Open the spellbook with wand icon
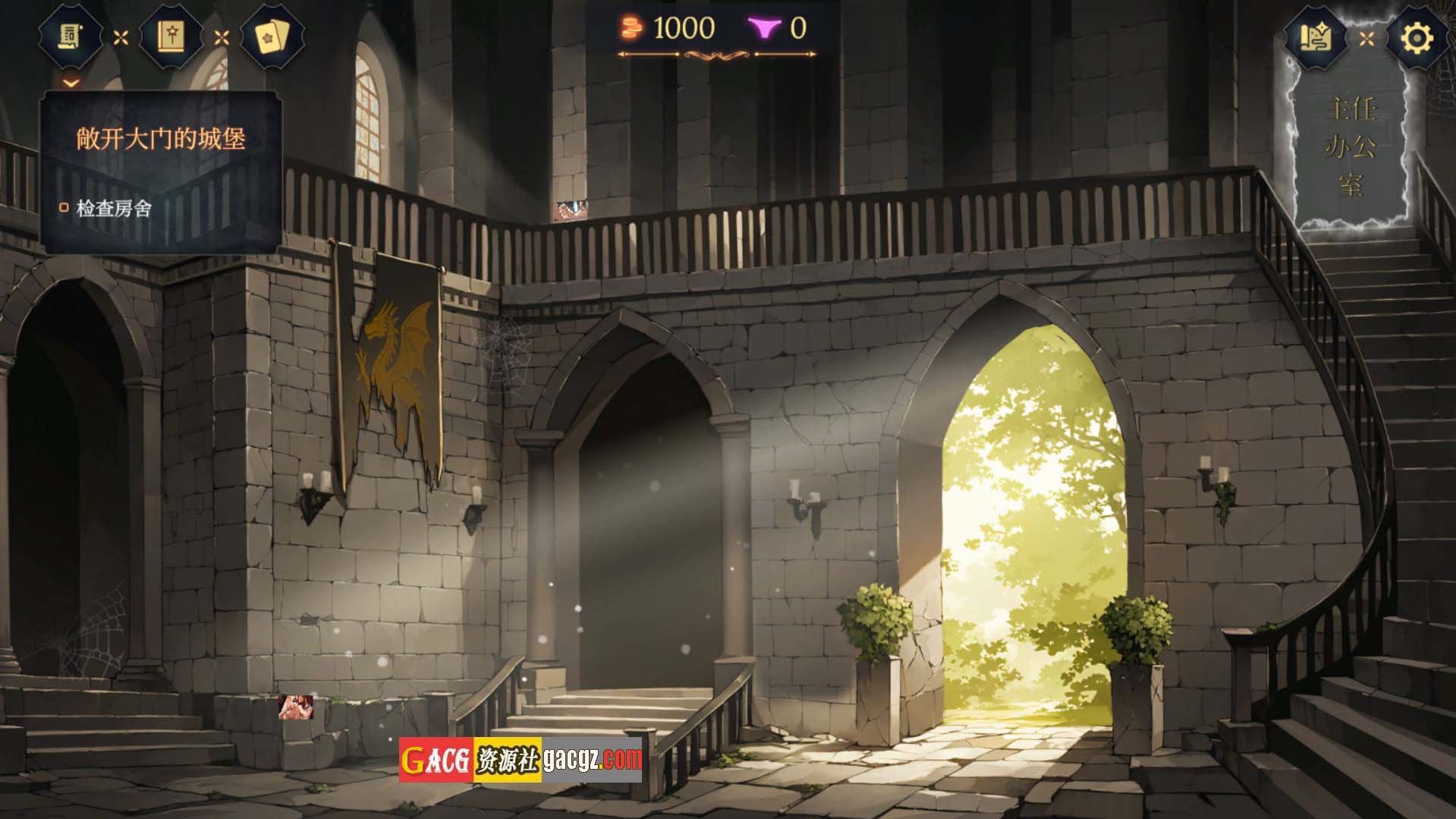Image resolution: width=1456 pixels, height=819 pixels. 171,36
